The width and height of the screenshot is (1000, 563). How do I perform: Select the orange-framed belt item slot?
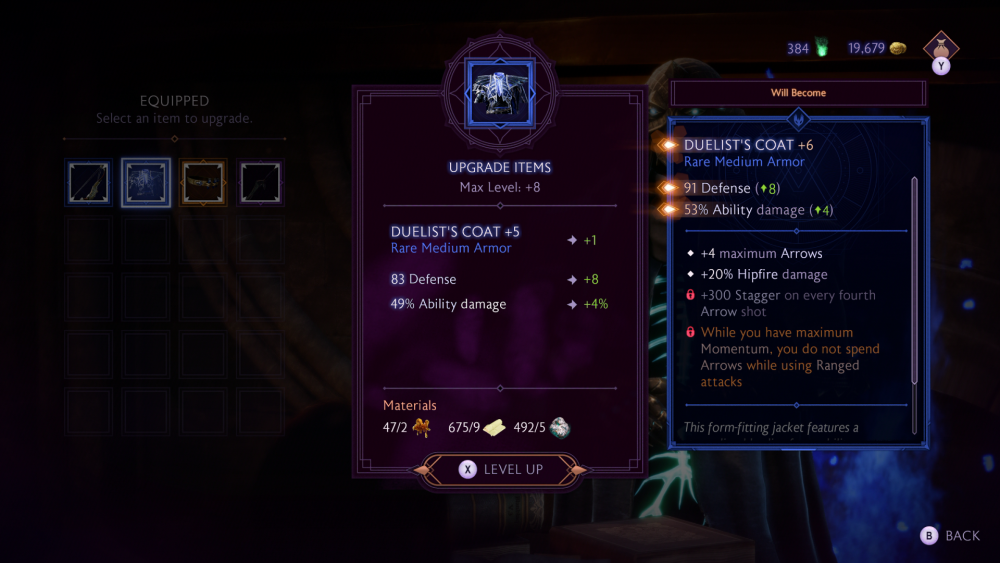point(204,183)
